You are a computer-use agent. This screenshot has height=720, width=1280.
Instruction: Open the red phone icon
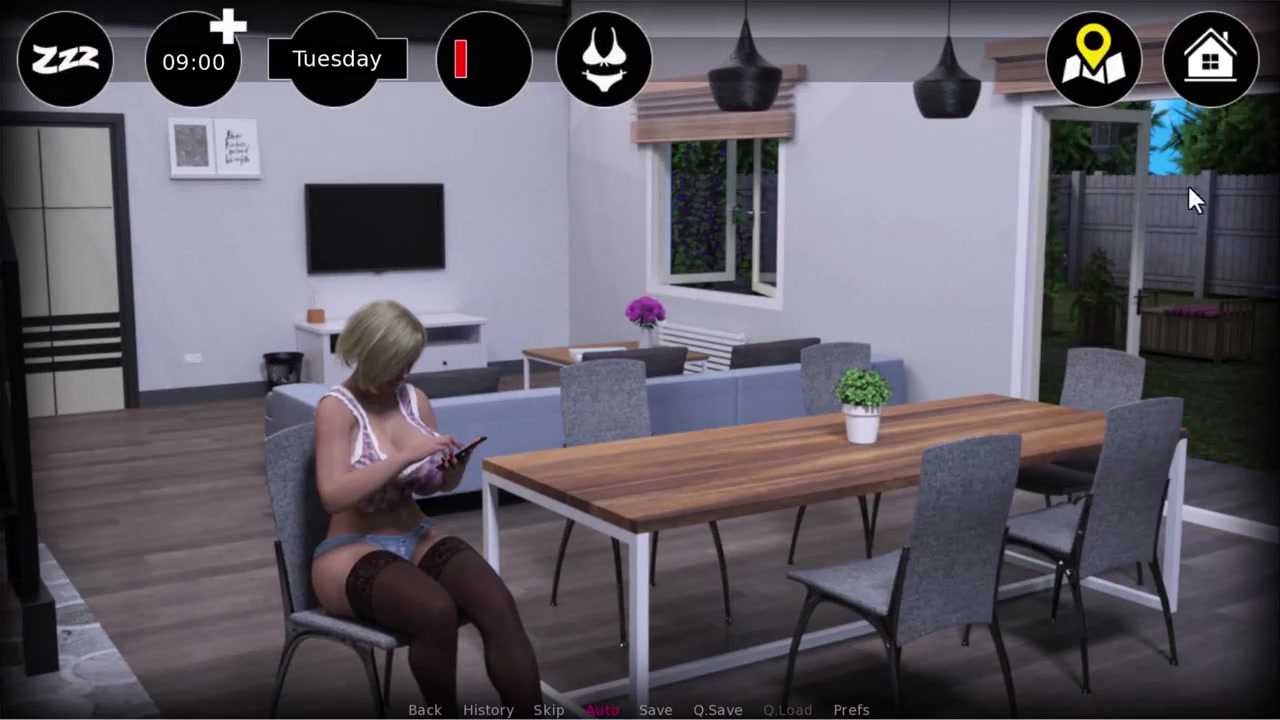(484, 59)
